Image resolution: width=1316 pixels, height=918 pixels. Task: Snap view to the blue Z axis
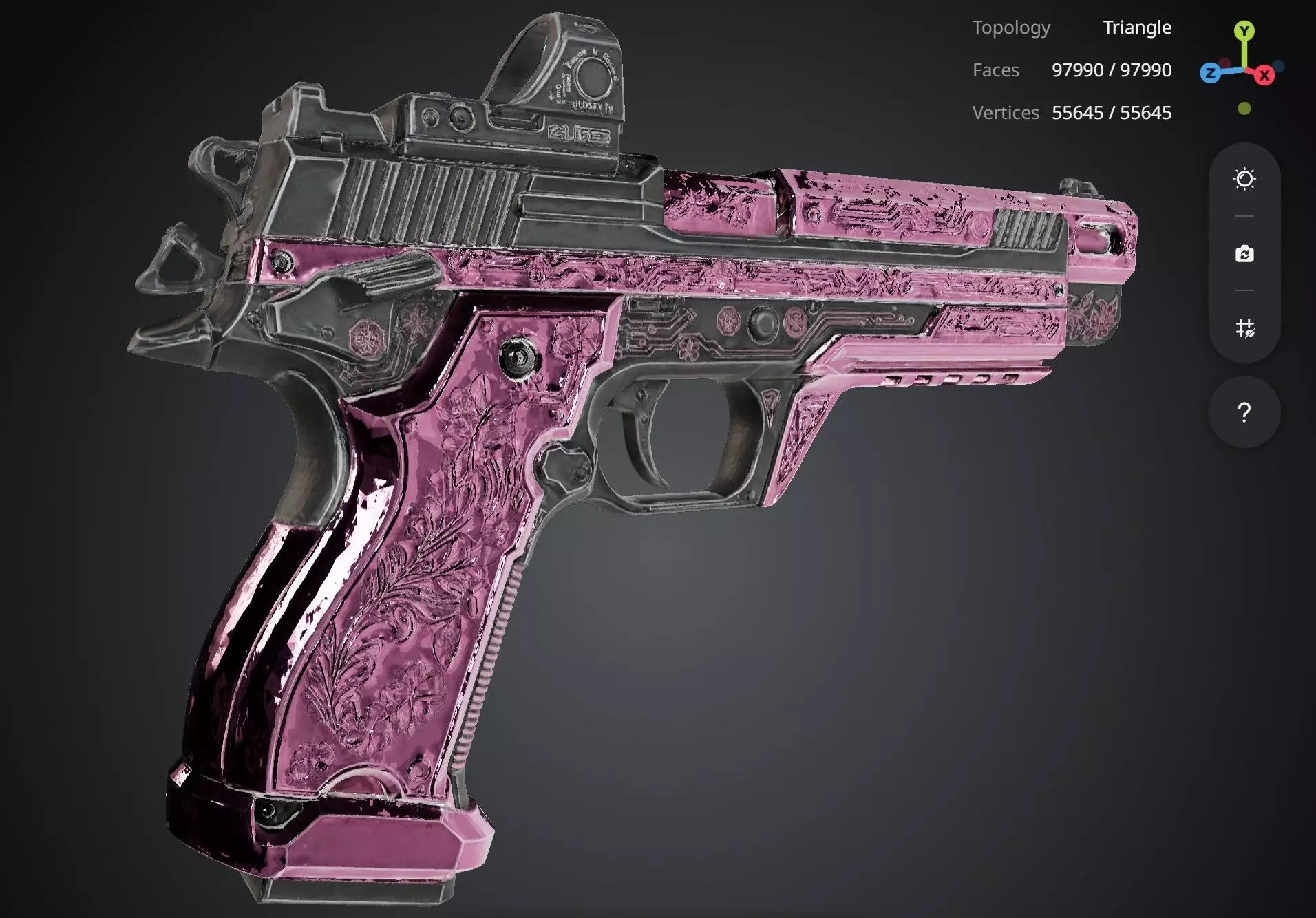click(1210, 73)
